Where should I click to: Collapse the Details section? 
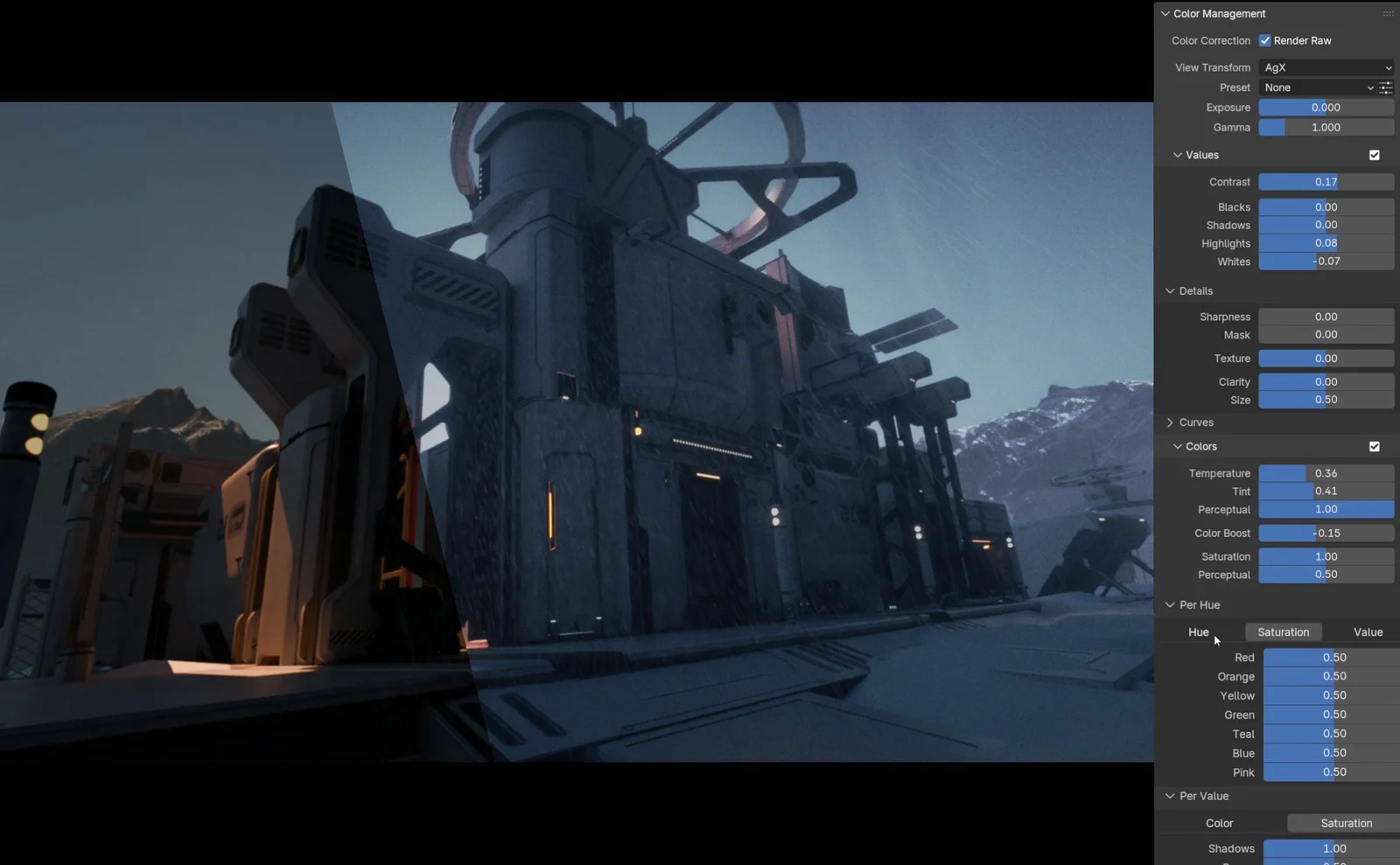point(1187,290)
